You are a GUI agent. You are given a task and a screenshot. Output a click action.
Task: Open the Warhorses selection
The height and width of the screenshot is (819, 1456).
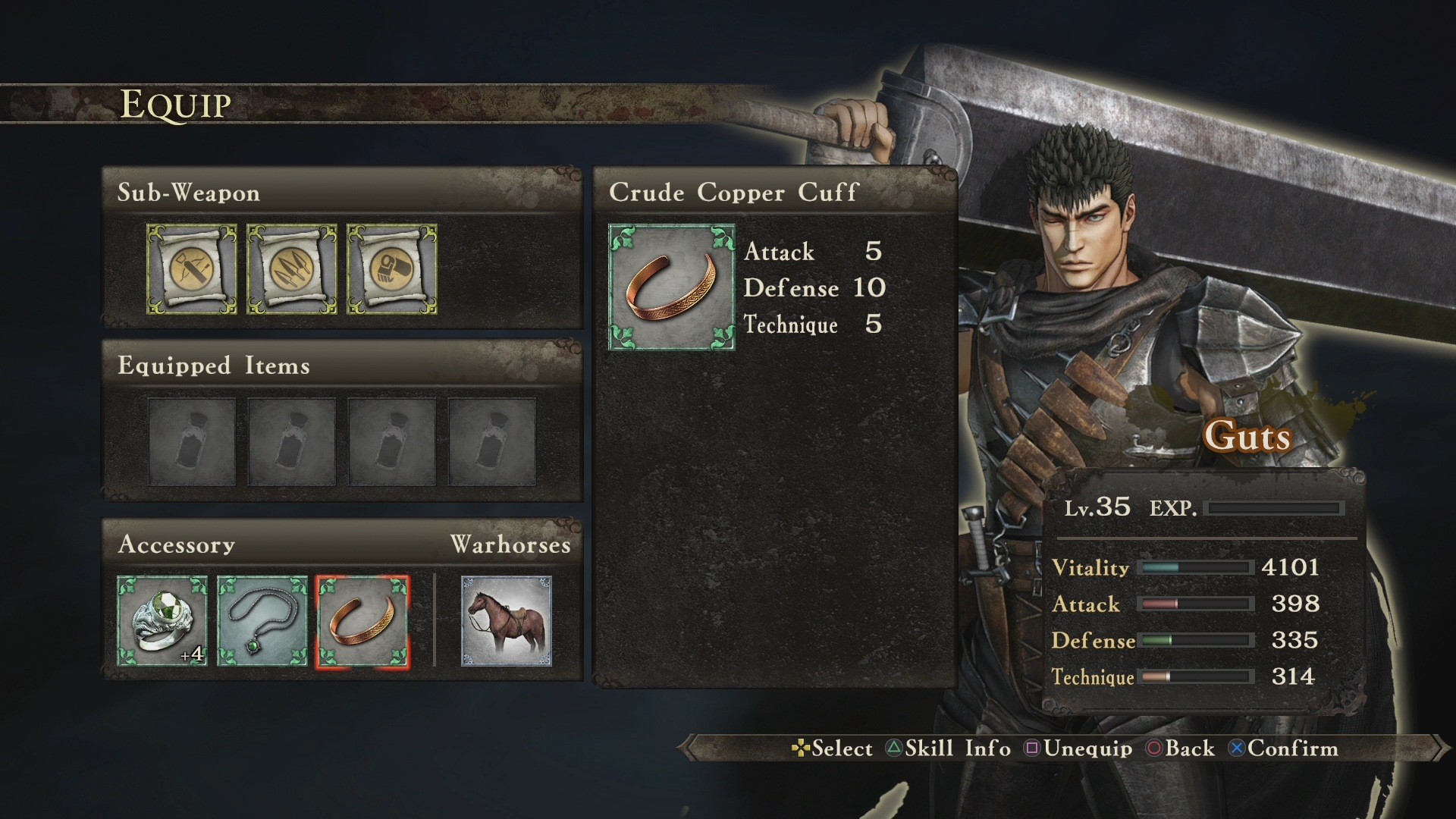point(504,620)
